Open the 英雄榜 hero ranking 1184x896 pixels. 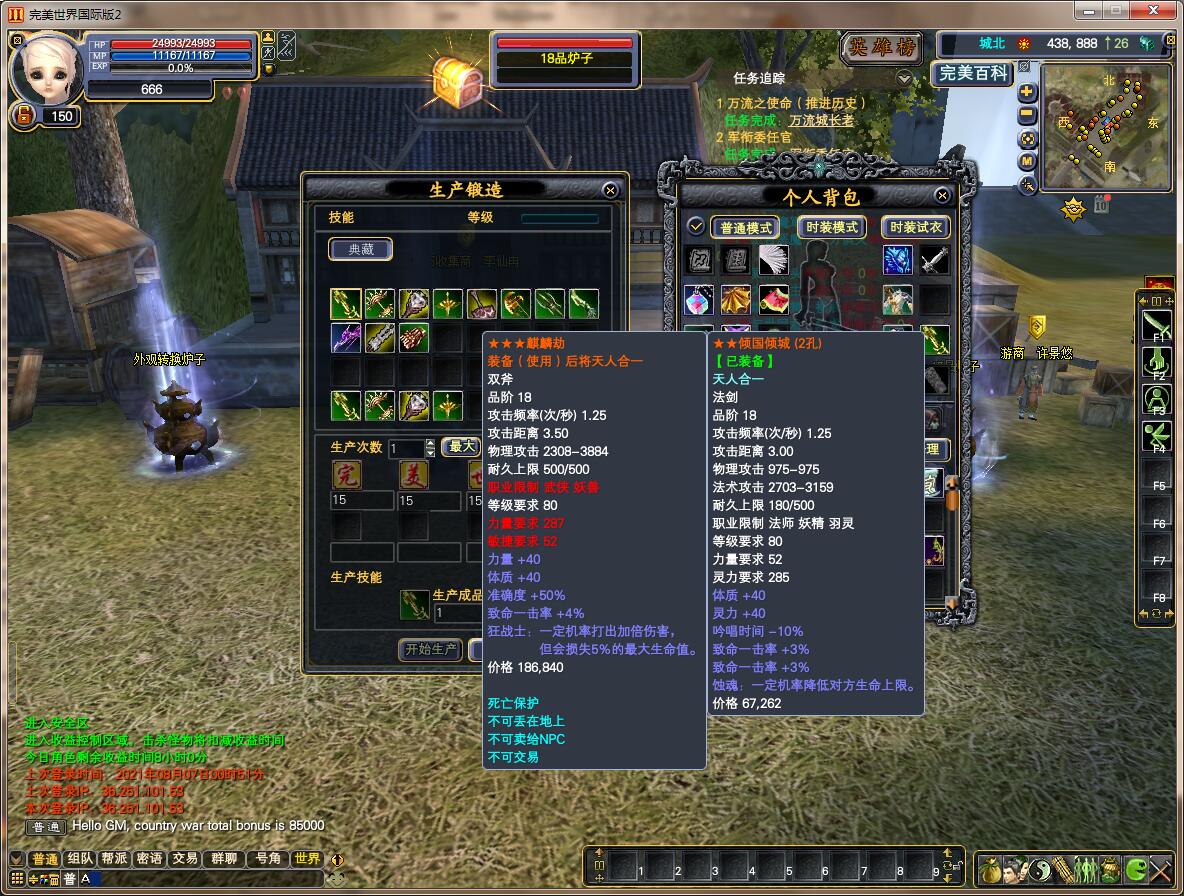click(x=881, y=48)
